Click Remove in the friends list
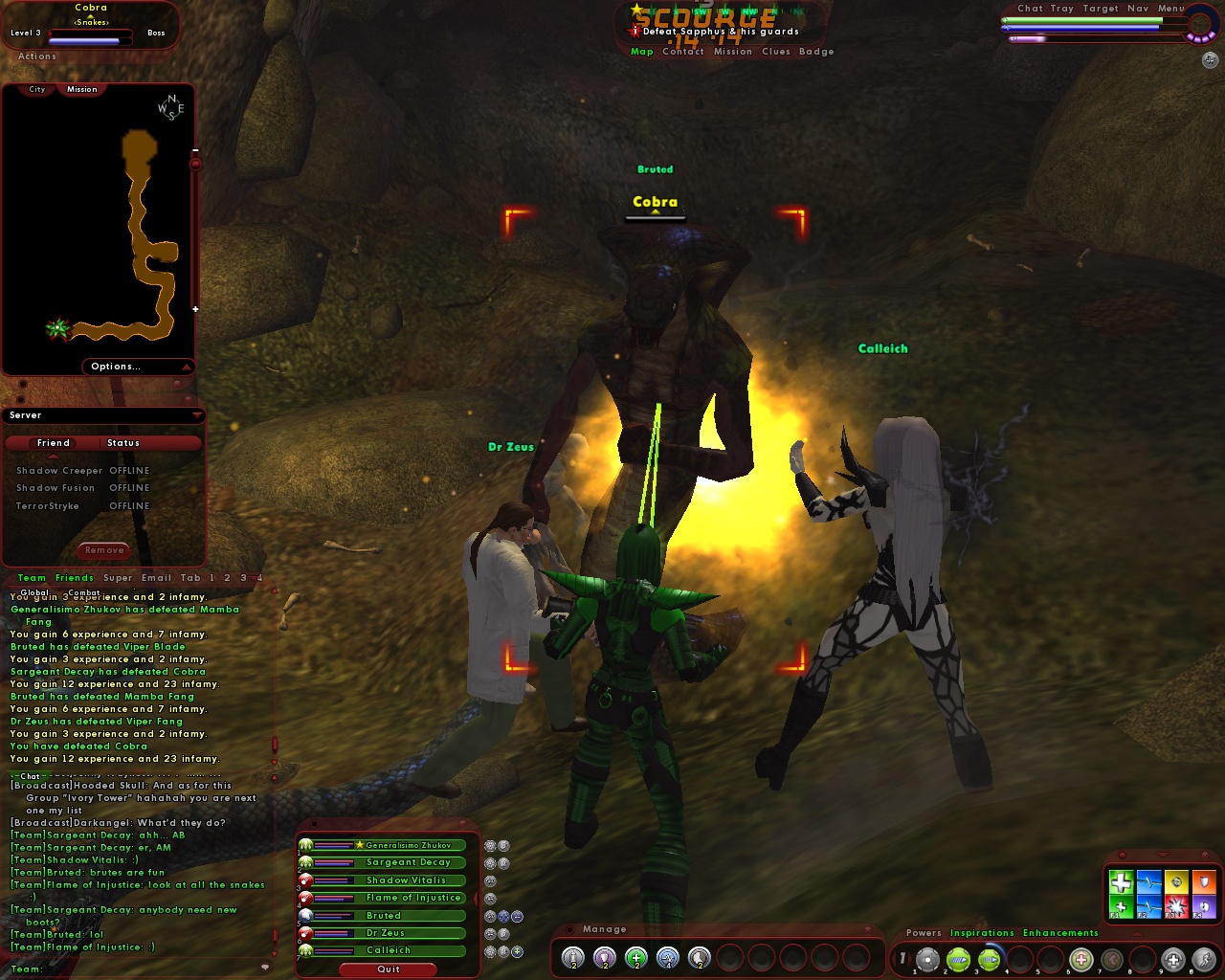Viewport: 1225px width, 980px height. (102, 550)
